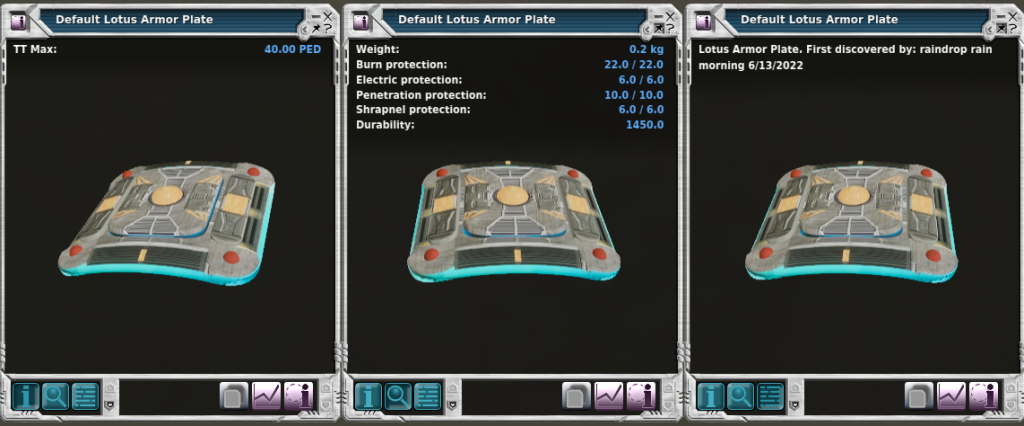Select magnifier tab in discovery description window
This screenshot has width=1024, height=426.
[740, 396]
